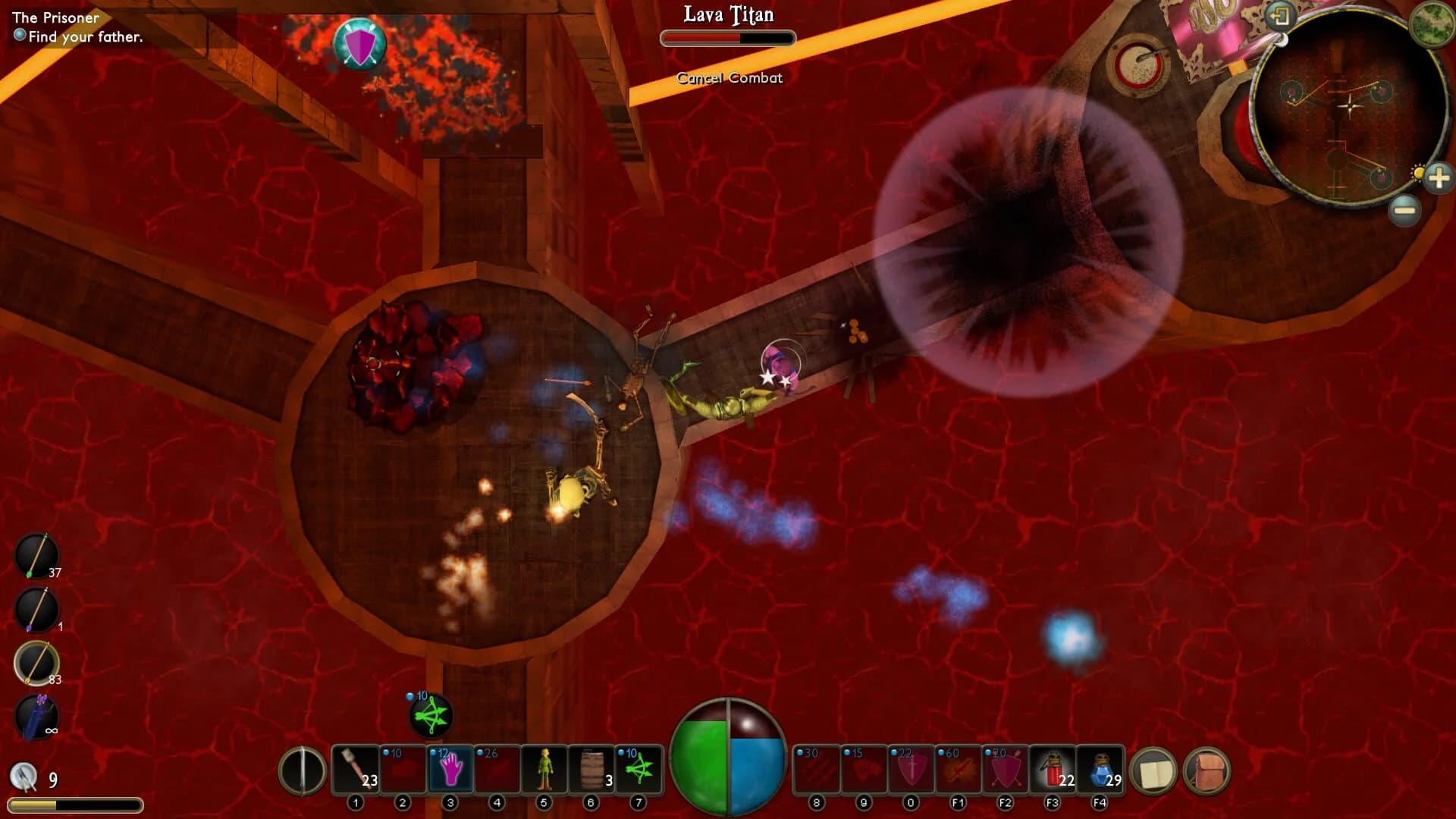Toggle the green bow buff above the hotbar
Image resolution: width=1456 pixels, height=819 pixels.
432,717
